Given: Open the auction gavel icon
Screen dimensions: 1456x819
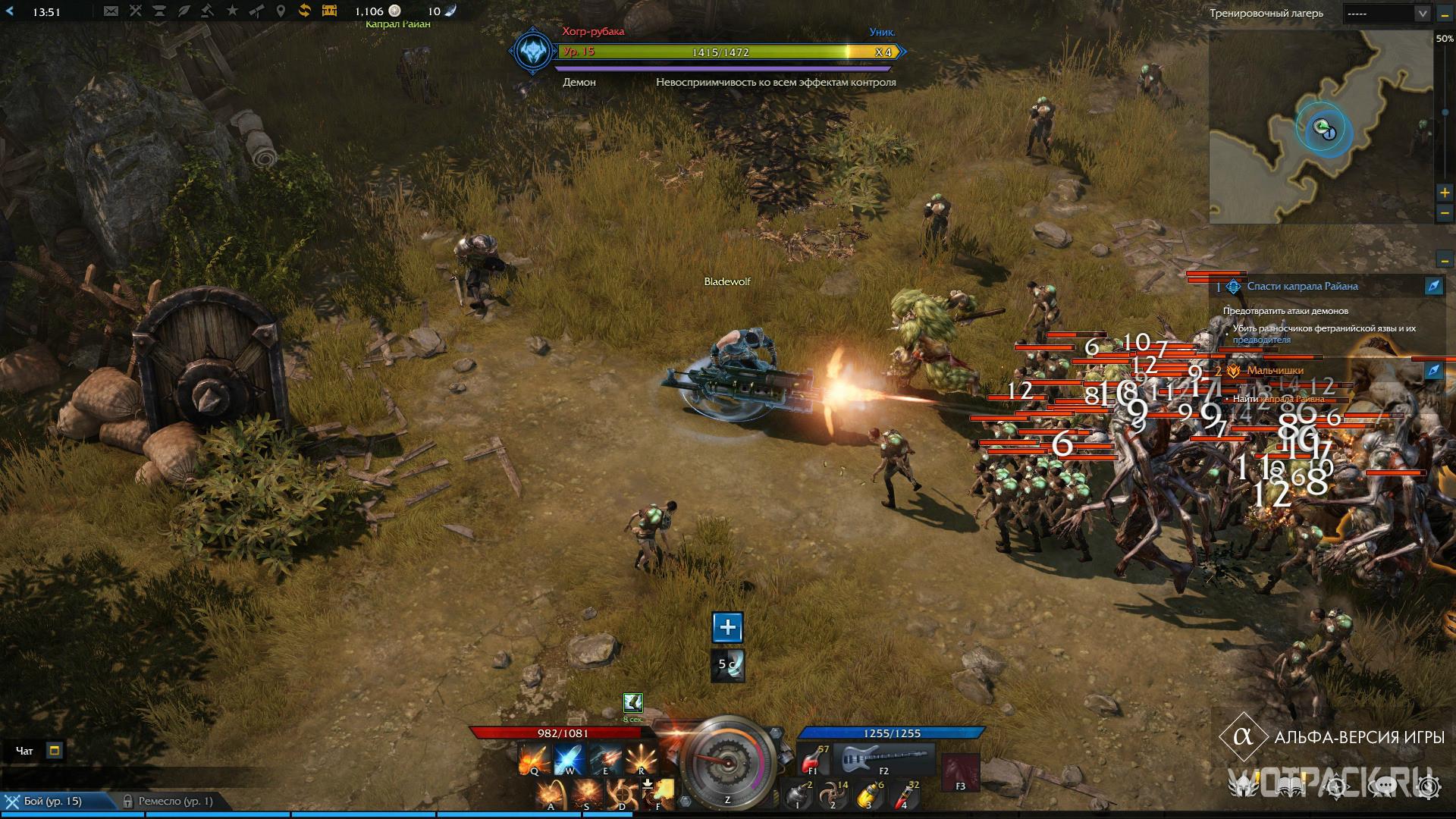Looking at the screenshot, I should [x=207, y=11].
